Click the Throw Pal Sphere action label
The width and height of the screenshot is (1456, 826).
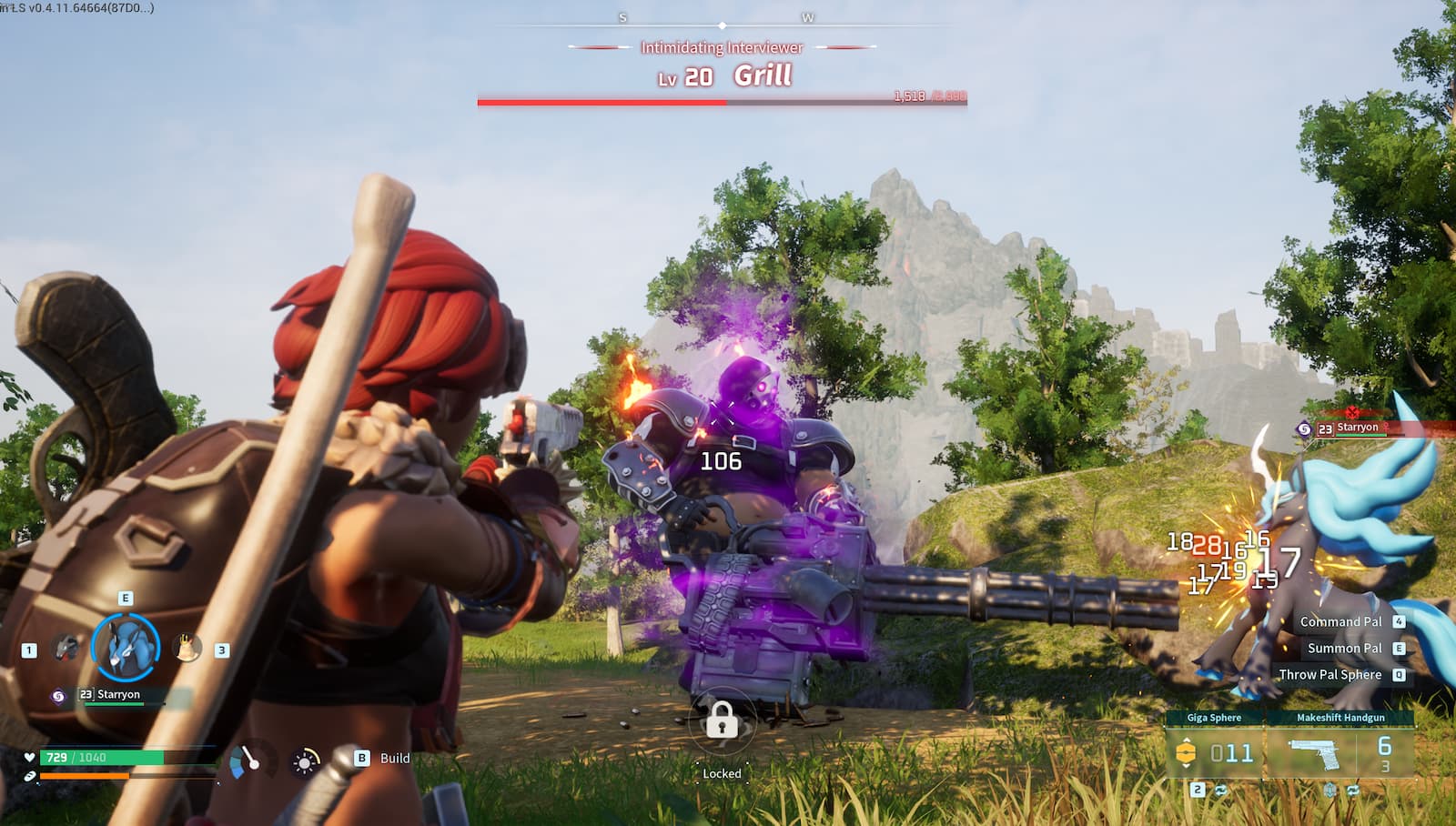point(1330,675)
